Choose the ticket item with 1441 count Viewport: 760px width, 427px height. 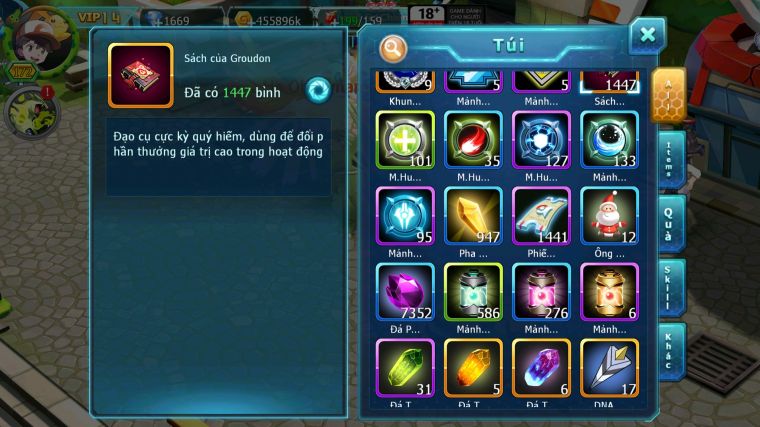pyautogui.click(x=541, y=216)
